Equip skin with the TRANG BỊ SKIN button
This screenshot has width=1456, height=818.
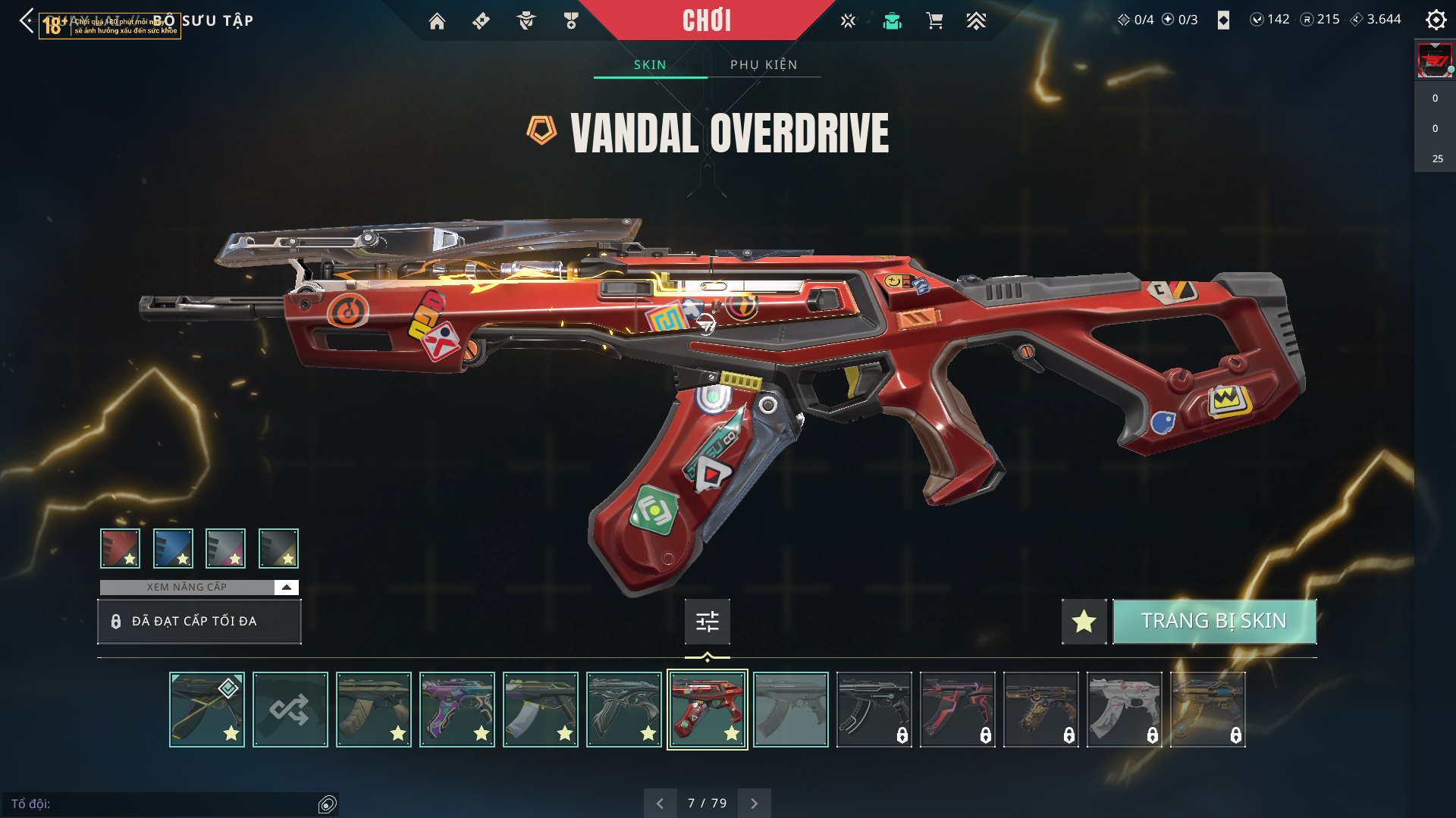[x=1214, y=621]
